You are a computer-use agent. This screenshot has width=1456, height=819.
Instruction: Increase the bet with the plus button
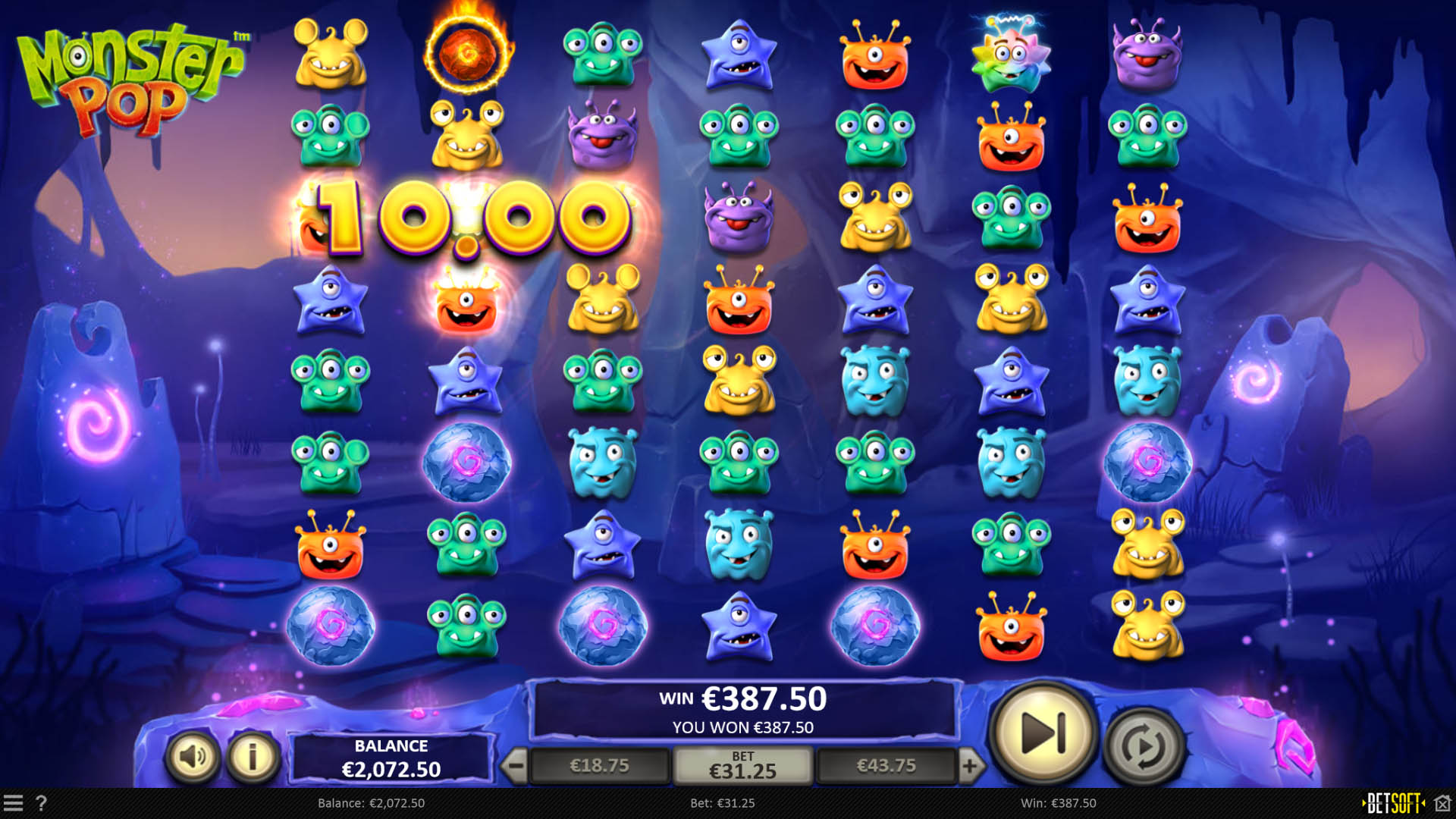[x=973, y=765]
